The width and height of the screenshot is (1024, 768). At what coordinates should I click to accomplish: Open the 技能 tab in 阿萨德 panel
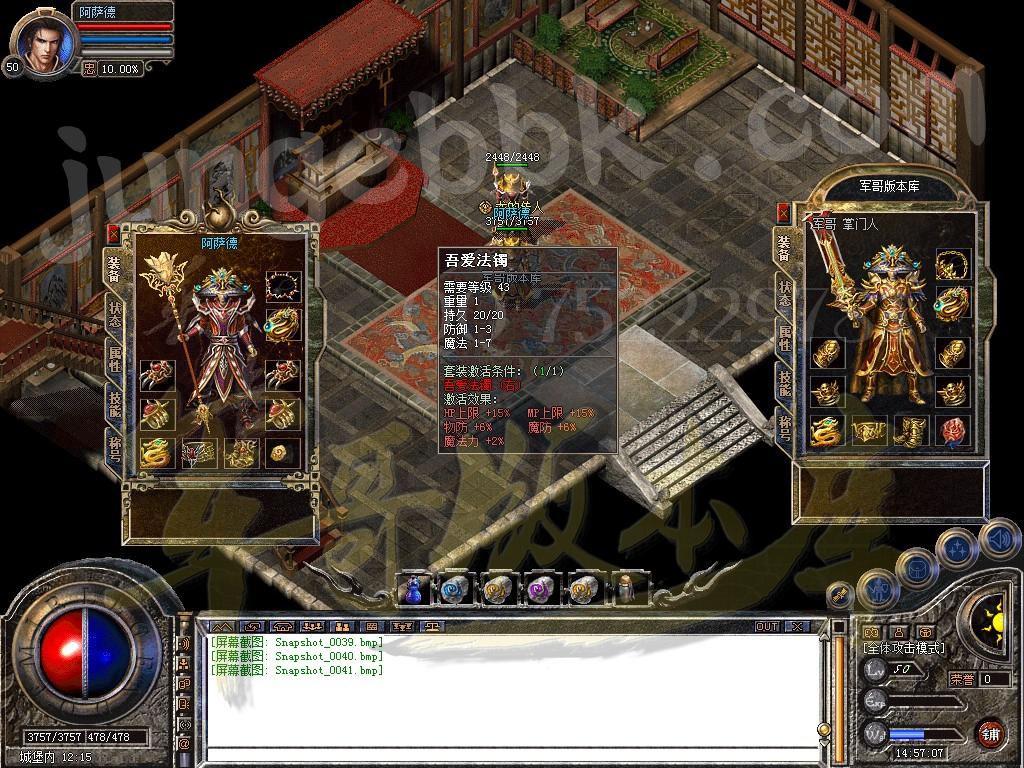click(x=115, y=403)
